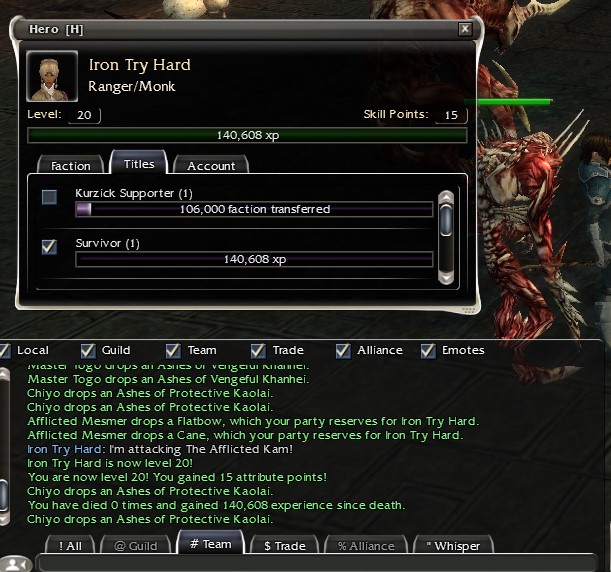611x572 pixels.
Task: Open the Alliance chat channel tab
Action: 367,546
